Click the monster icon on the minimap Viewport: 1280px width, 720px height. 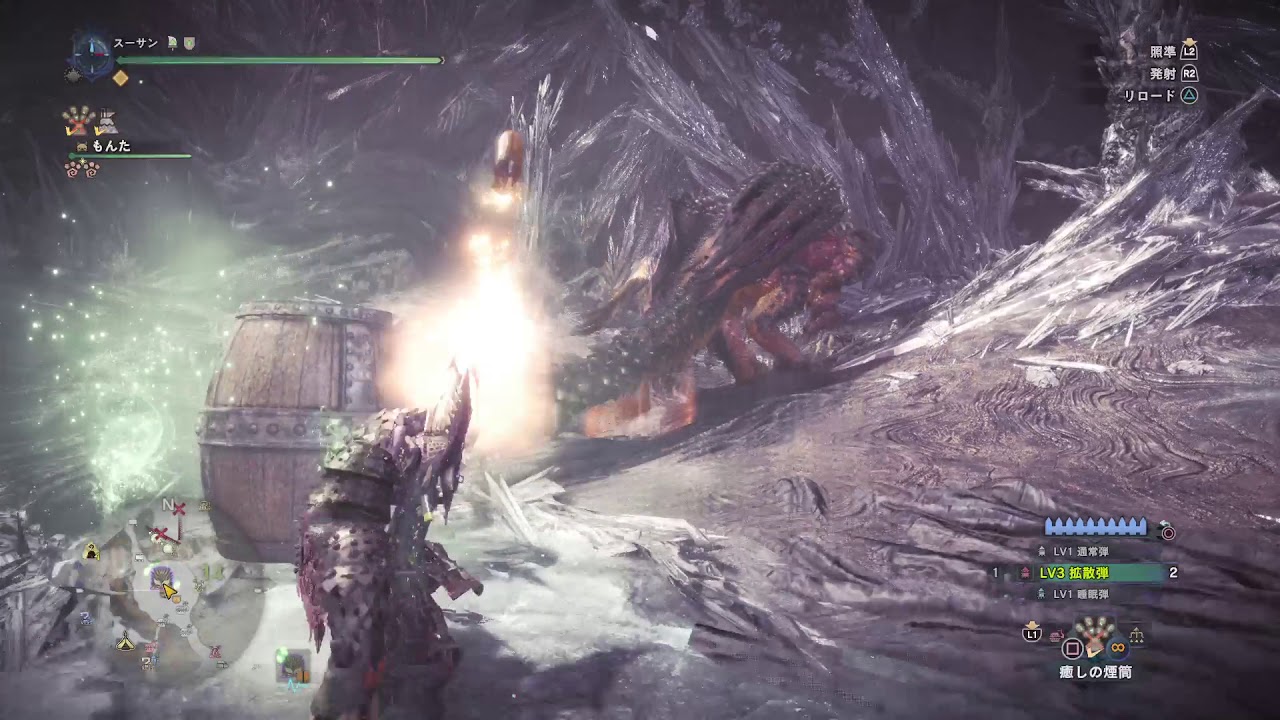tap(161, 578)
